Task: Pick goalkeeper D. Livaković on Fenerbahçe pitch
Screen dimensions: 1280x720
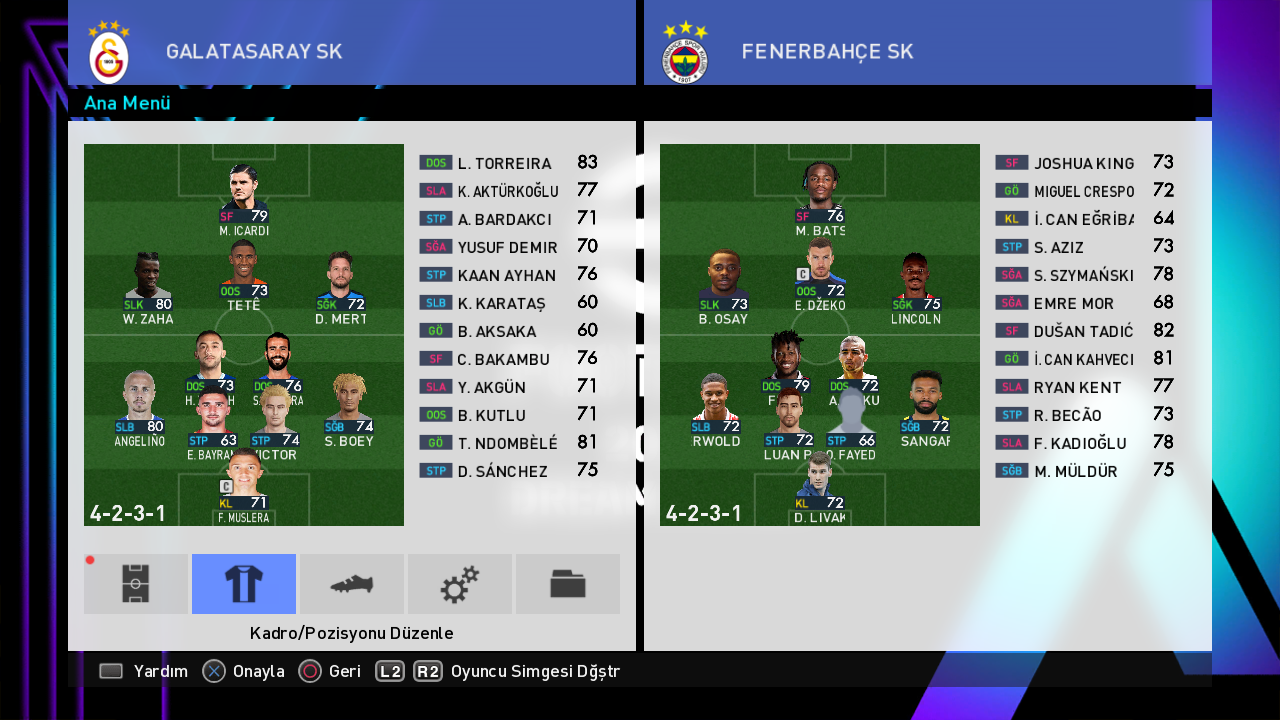Action: [x=820, y=486]
